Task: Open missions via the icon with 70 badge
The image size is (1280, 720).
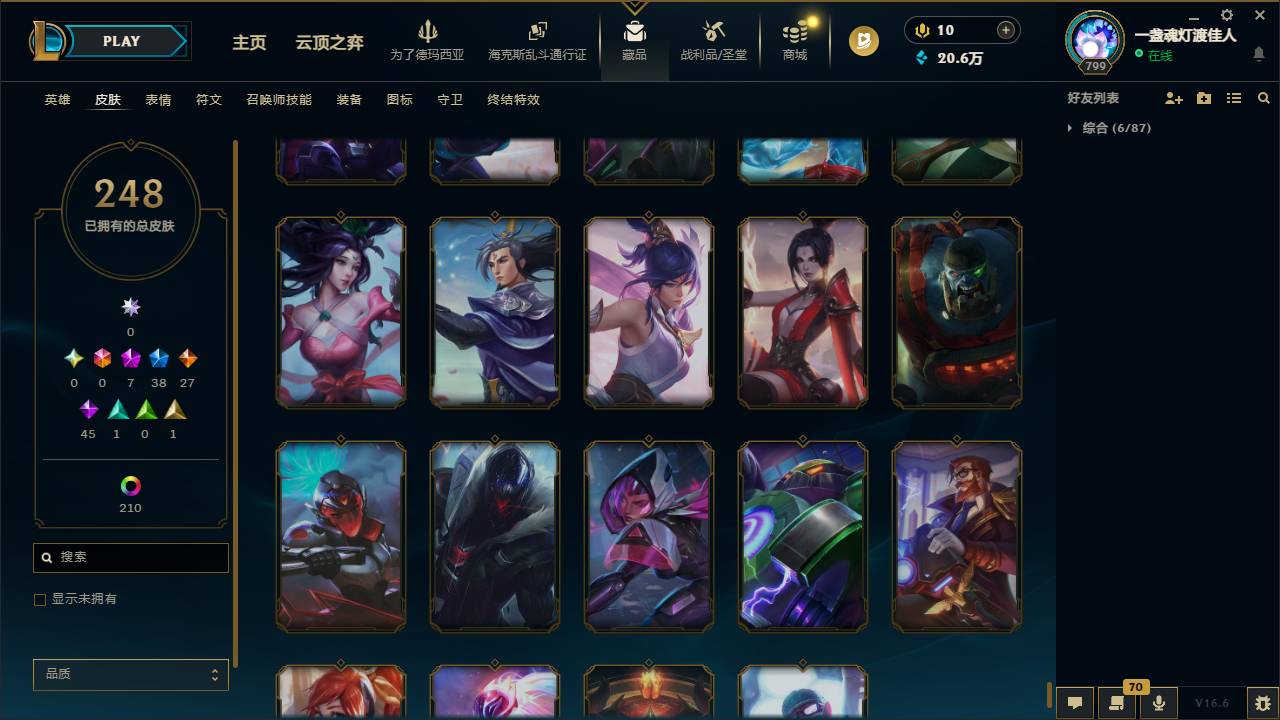Action: (x=1117, y=702)
